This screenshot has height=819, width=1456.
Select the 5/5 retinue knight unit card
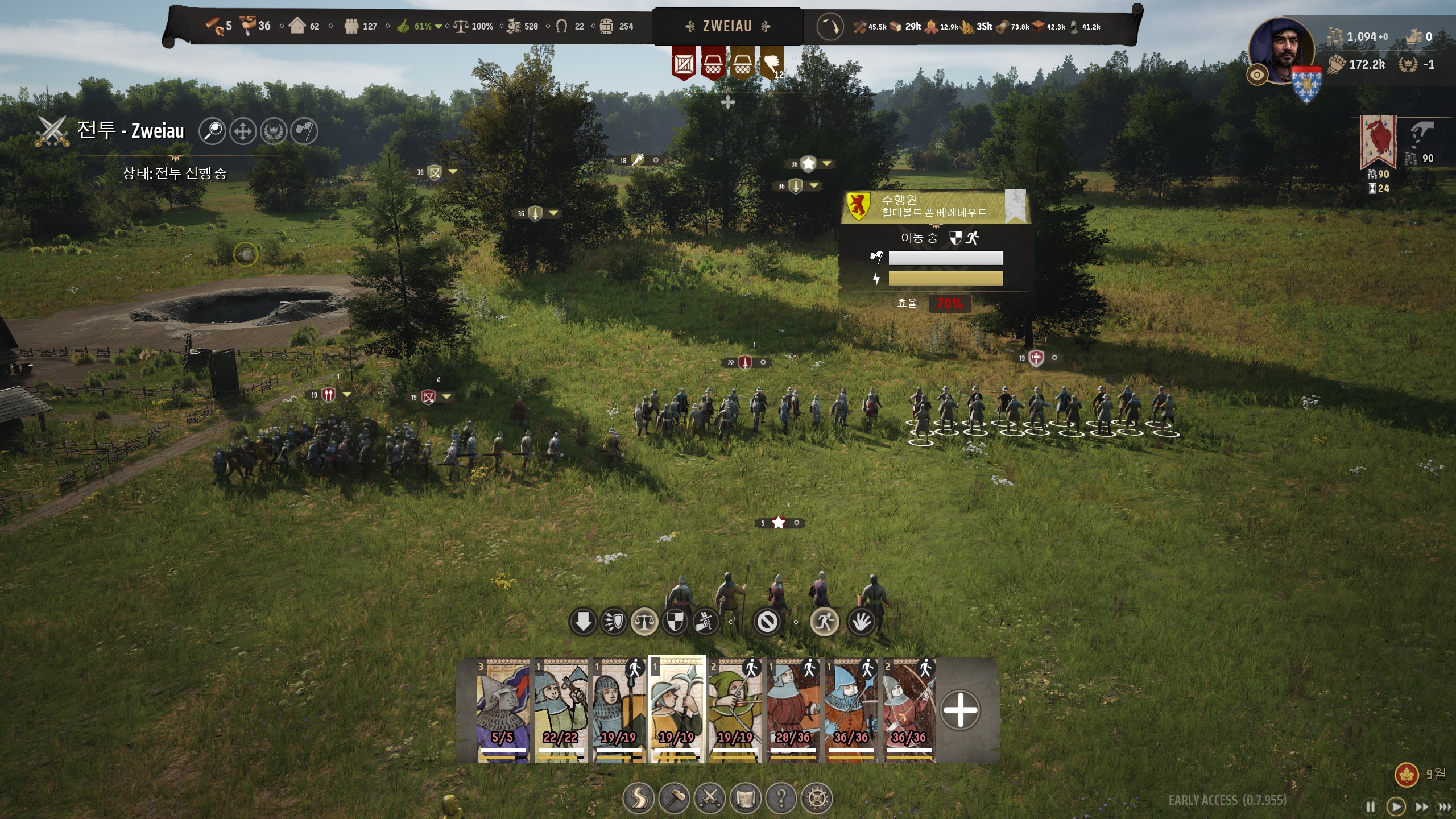(503, 710)
